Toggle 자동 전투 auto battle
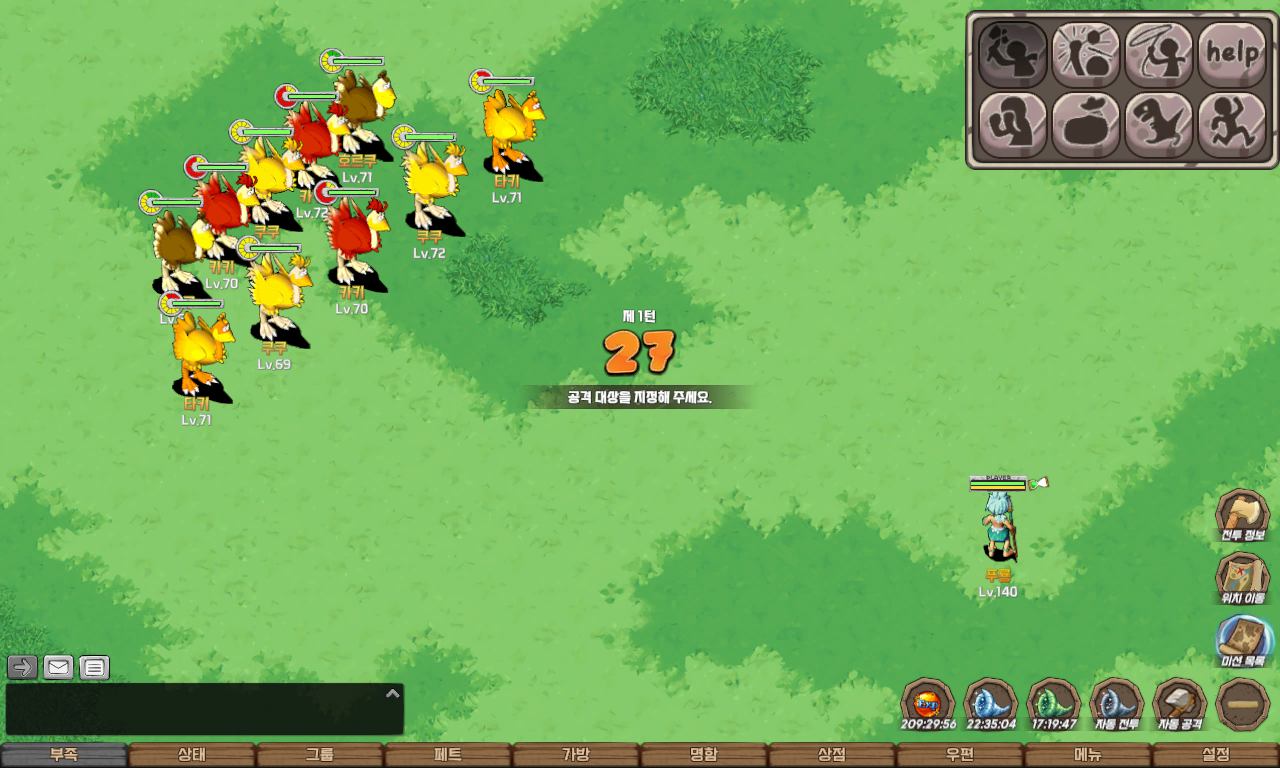1280x768 pixels. pos(1116,704)
